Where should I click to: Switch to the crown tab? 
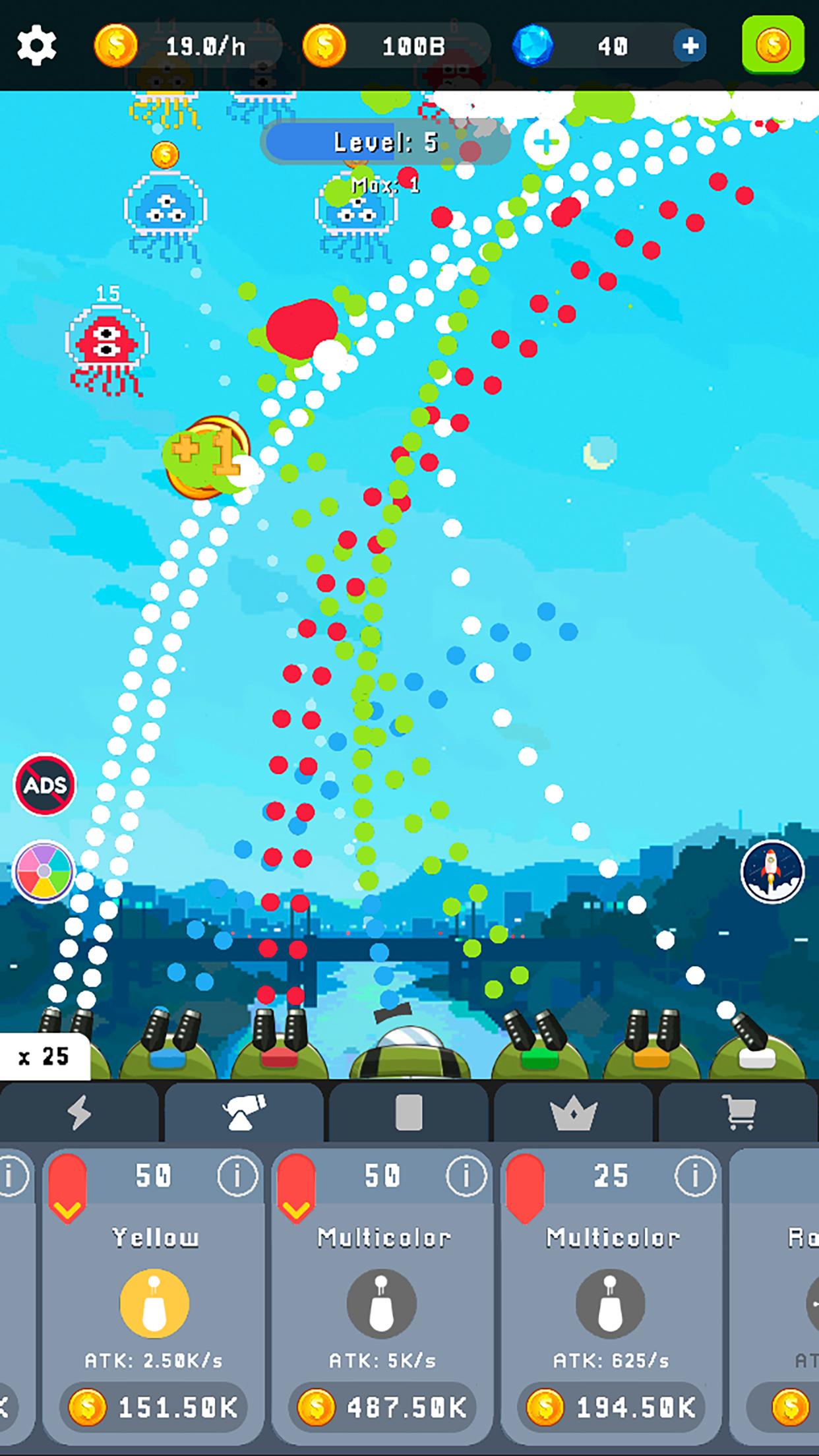tap(573, 1114)
